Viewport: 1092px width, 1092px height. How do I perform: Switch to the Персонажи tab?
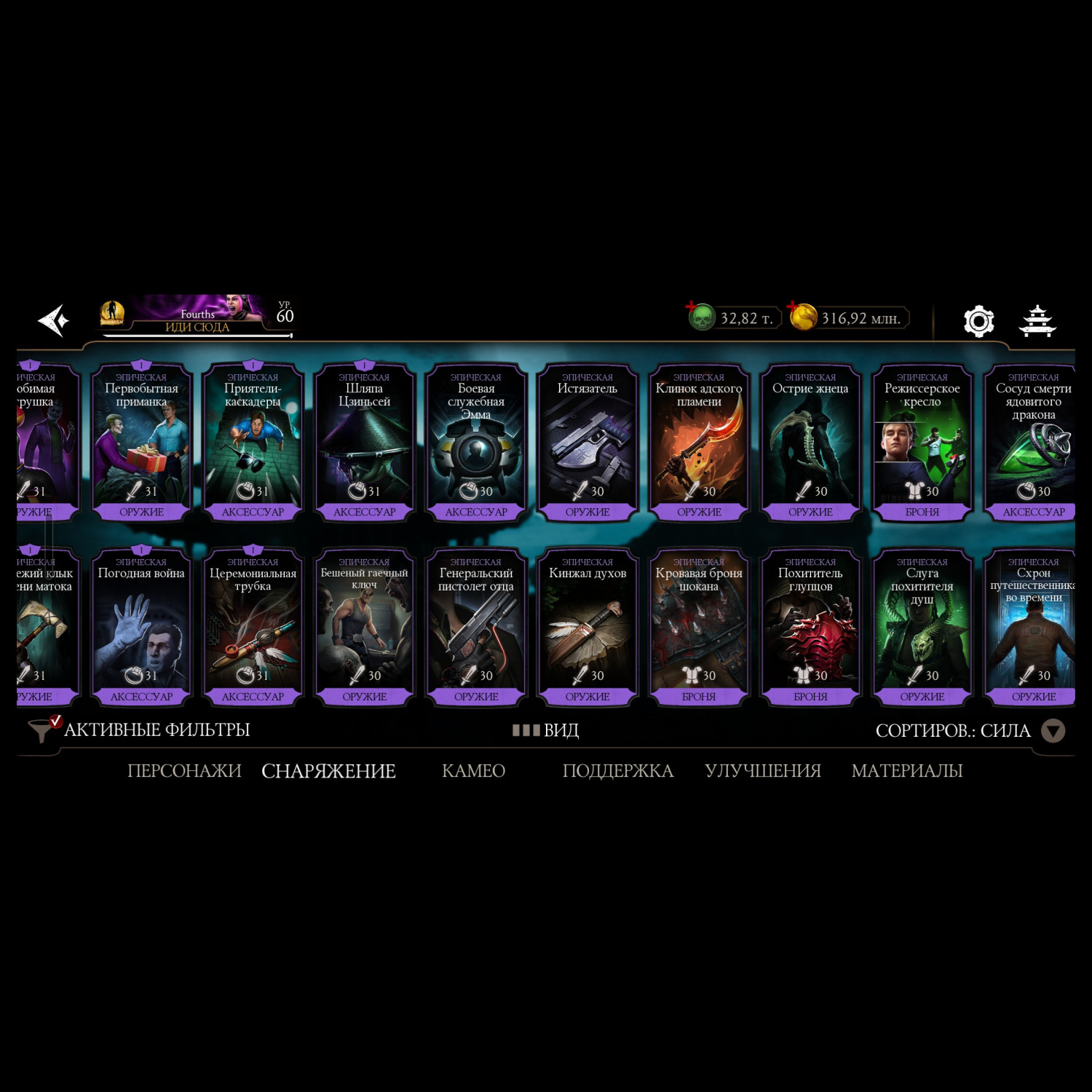tap(184, 770)
